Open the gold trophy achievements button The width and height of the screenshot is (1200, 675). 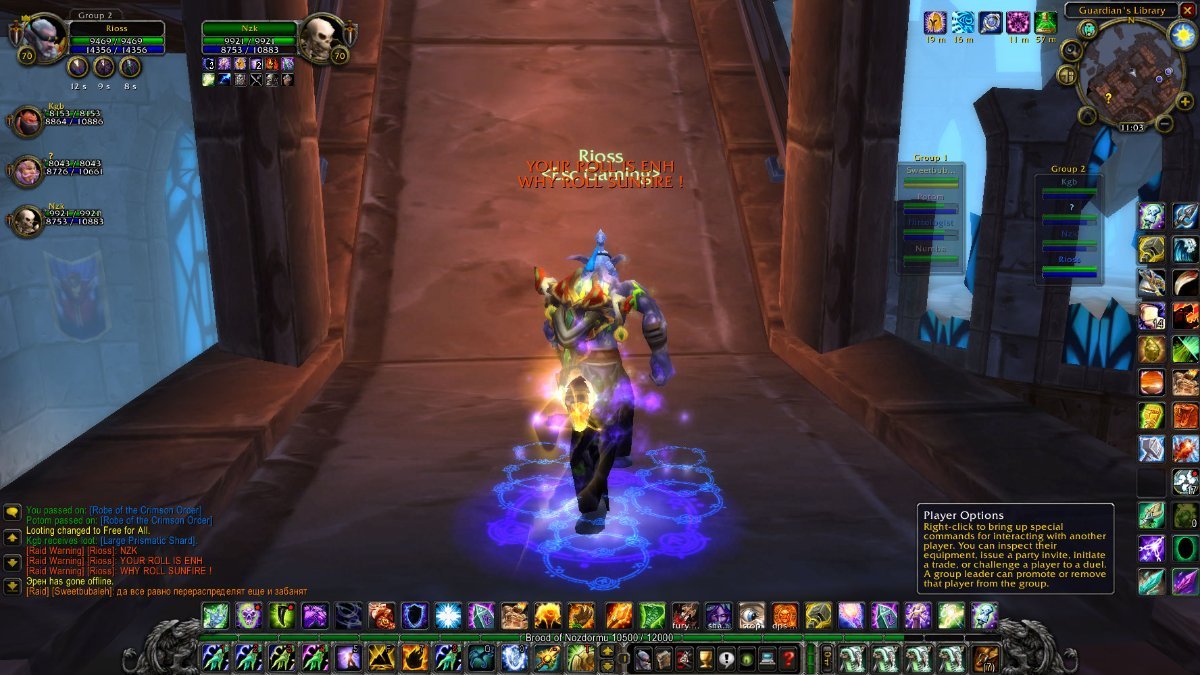[x=706, y=659]
